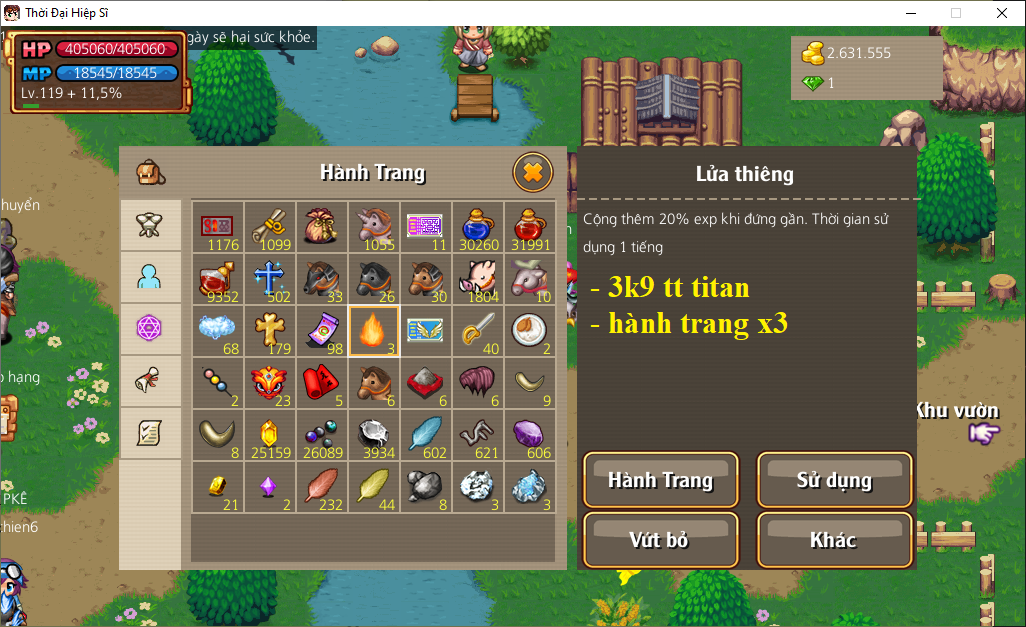The width and height of the screenshot is (1026, 627).
Task: Use the Lửa thiêng item with Sử dụng
Action: click(x=834, y=480)
